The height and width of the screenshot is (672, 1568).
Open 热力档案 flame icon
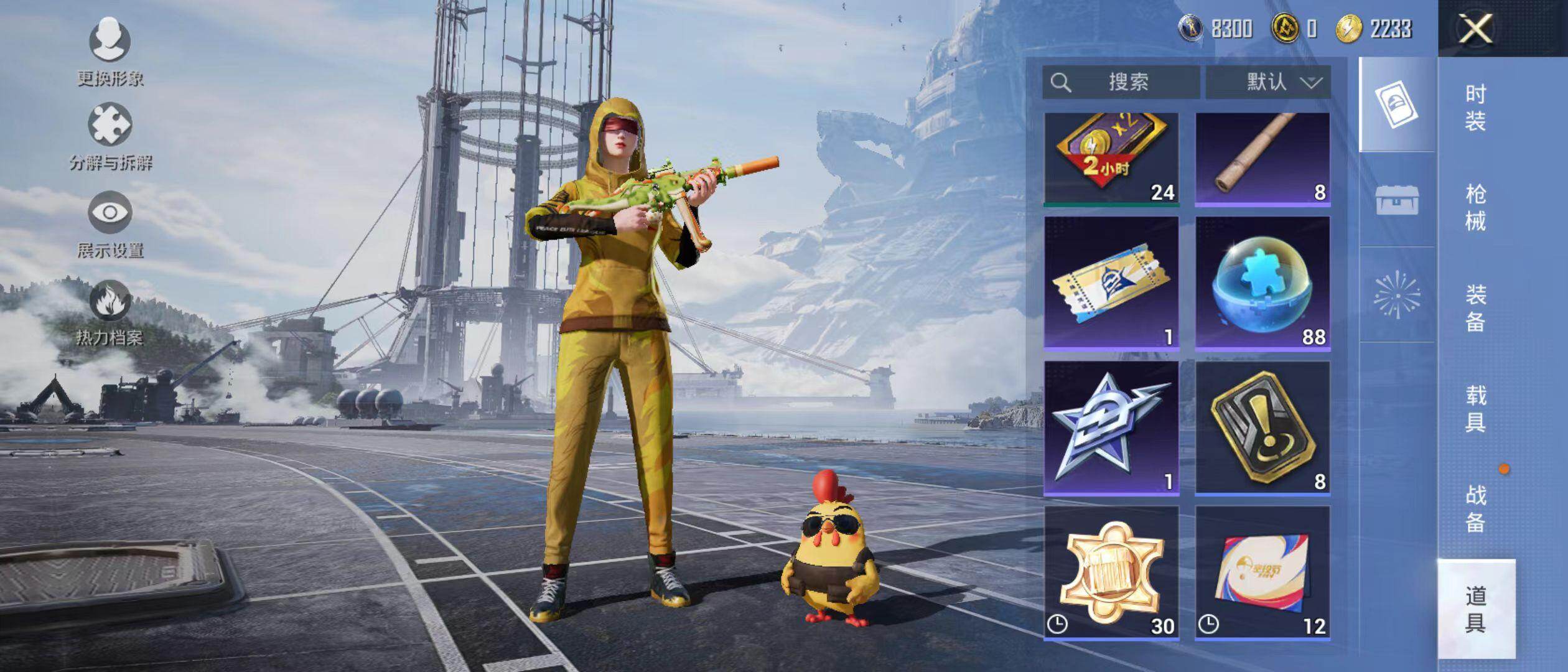[110, 312]
